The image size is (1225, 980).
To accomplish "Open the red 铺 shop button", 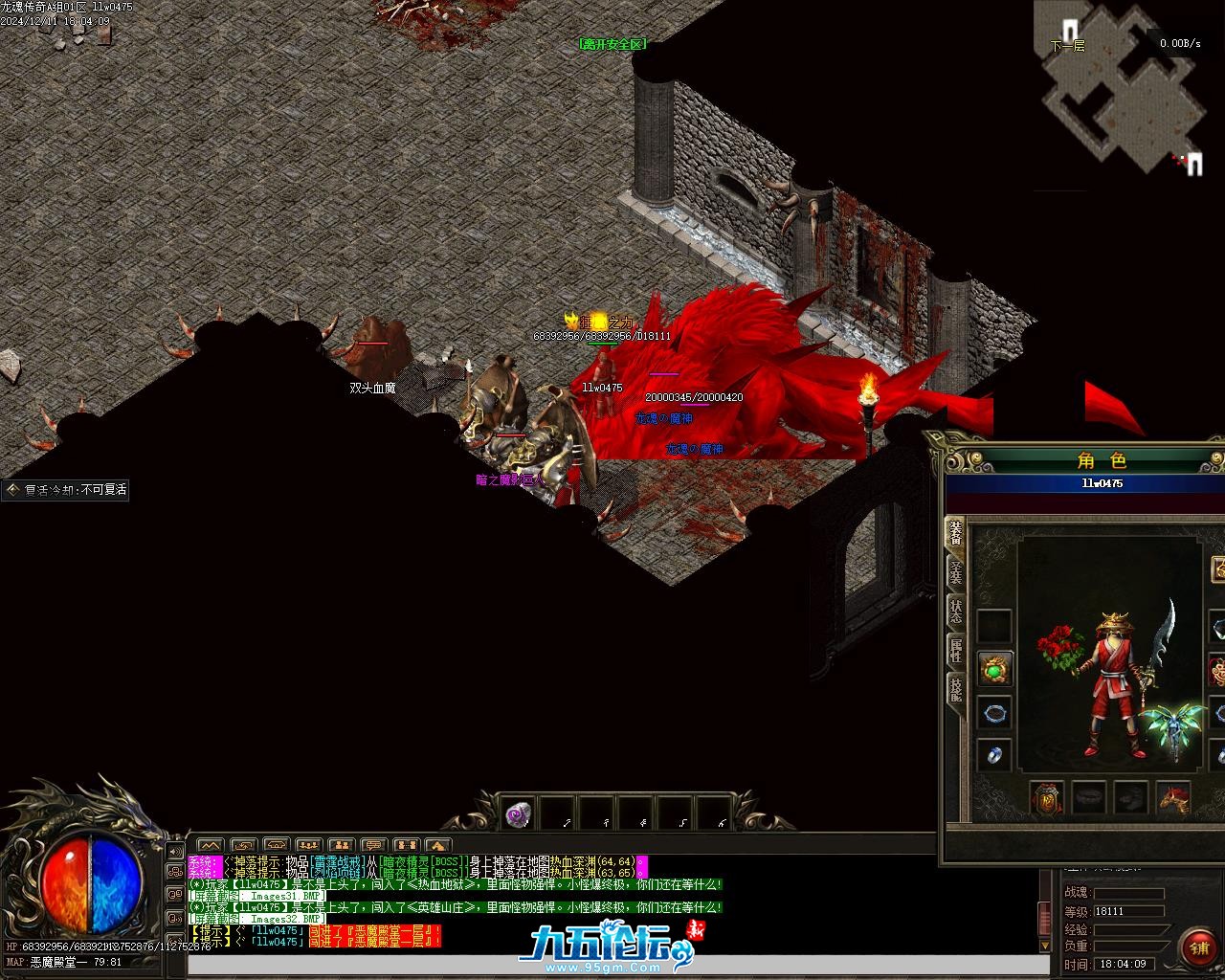I will pos(1198,947).
